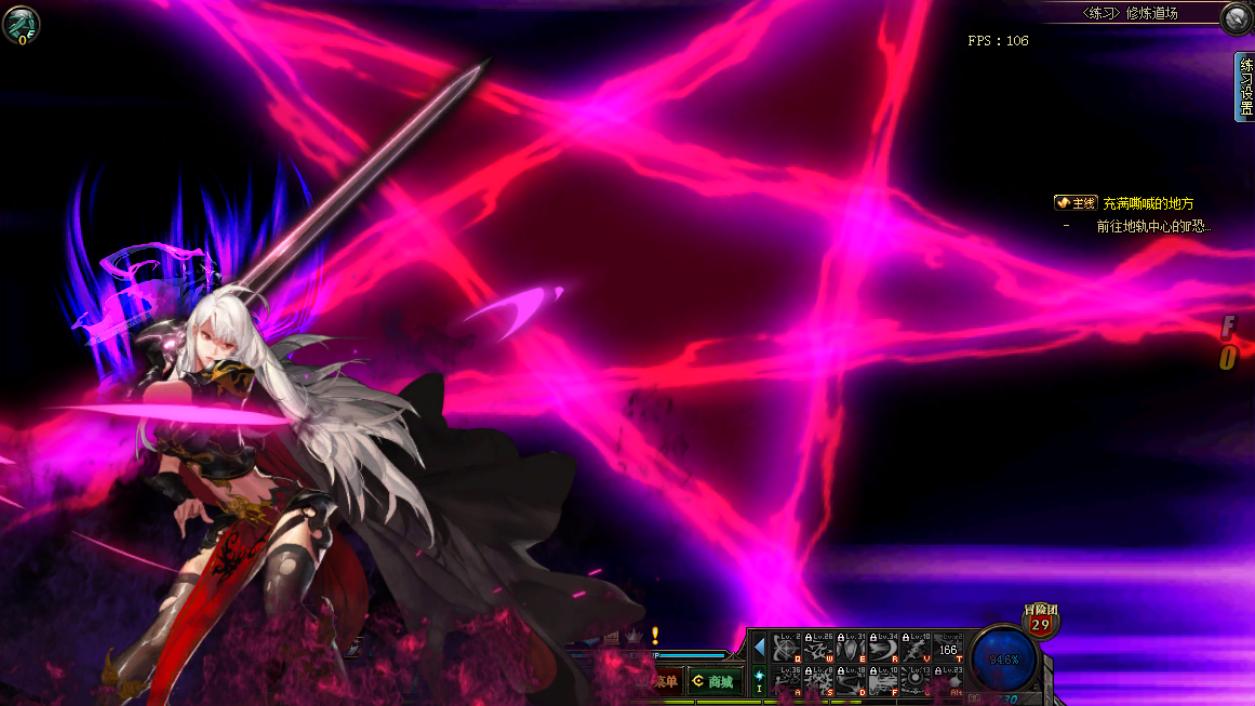Activate the skill in the Q slot
Image resolution: width=1255 pixels, height=706 pixels.
pos(787,648)
